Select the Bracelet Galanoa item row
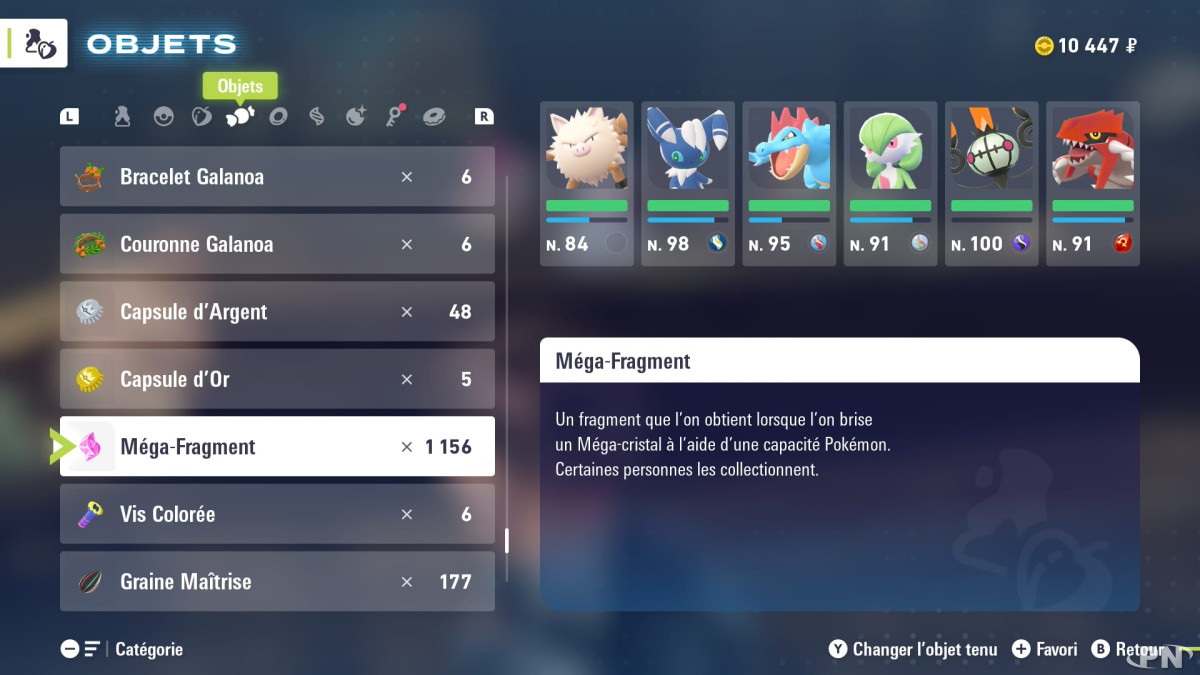The width and height of the screenshot is (1200, 675). (277, 177)
